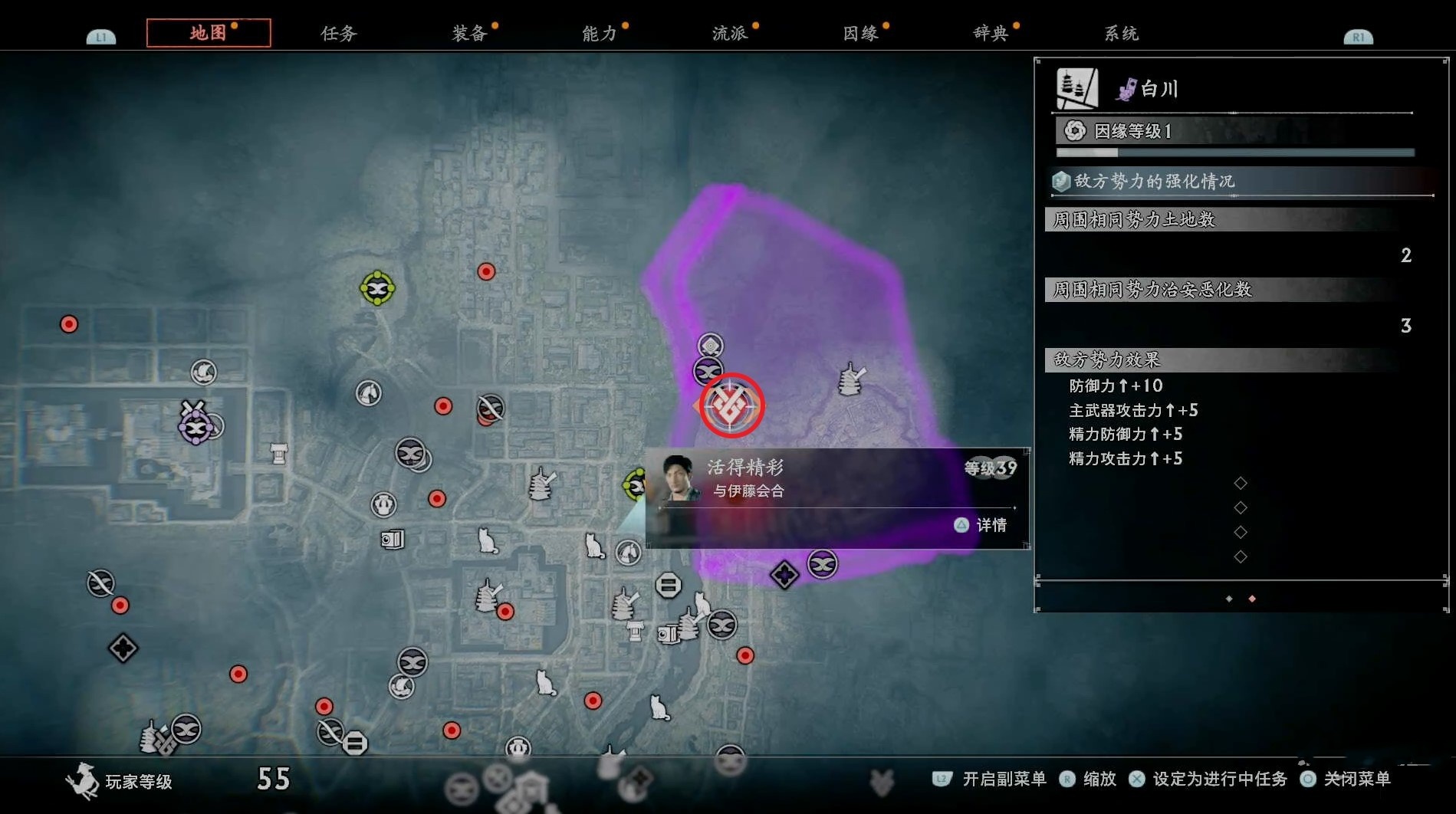Click the 因缘等级1 progress bar
The image size is (1456, 814).
[1234, 153]
